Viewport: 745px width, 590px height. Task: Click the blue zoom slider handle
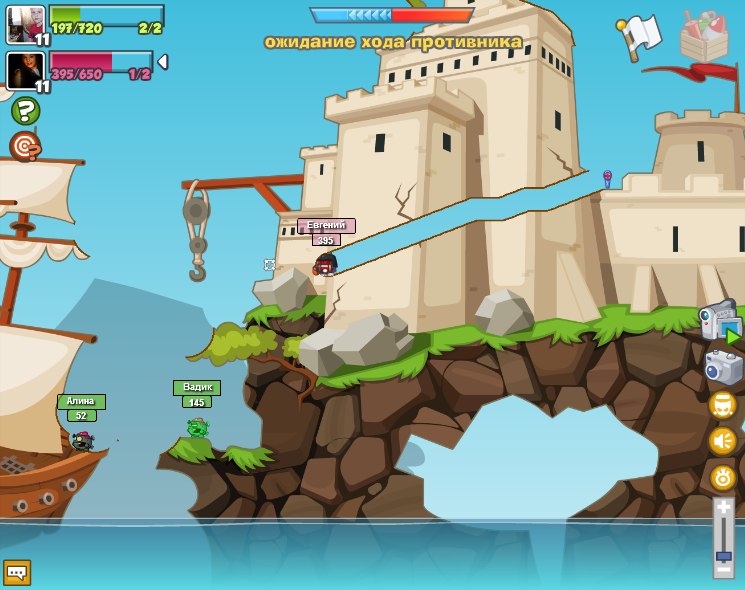[x=723, y=556]
